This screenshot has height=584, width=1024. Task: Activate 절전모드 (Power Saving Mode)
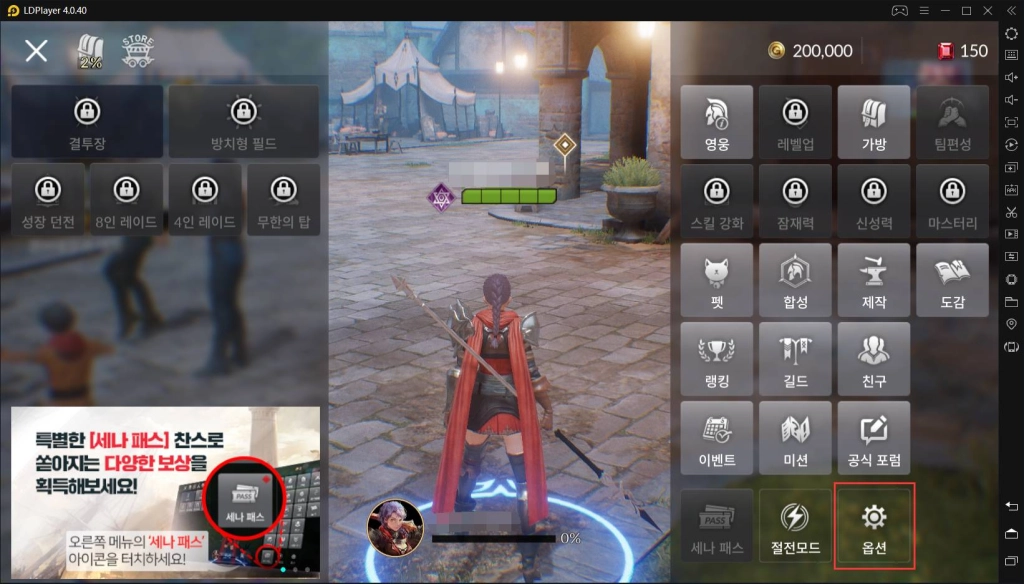pyautogui.click(x=795, y=525)
